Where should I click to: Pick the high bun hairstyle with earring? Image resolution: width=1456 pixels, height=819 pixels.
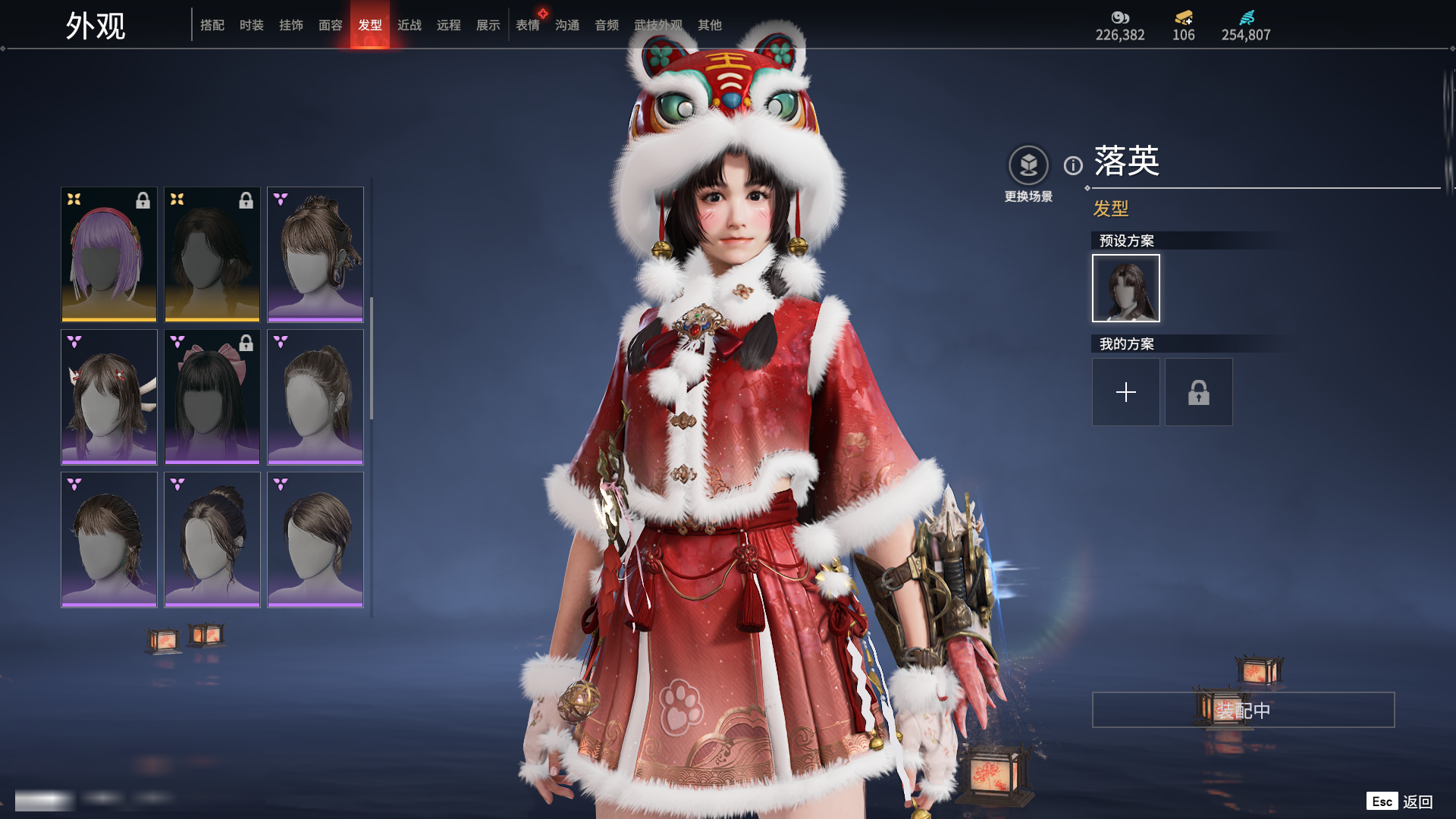pyautogui.click(x=315, y=254)
